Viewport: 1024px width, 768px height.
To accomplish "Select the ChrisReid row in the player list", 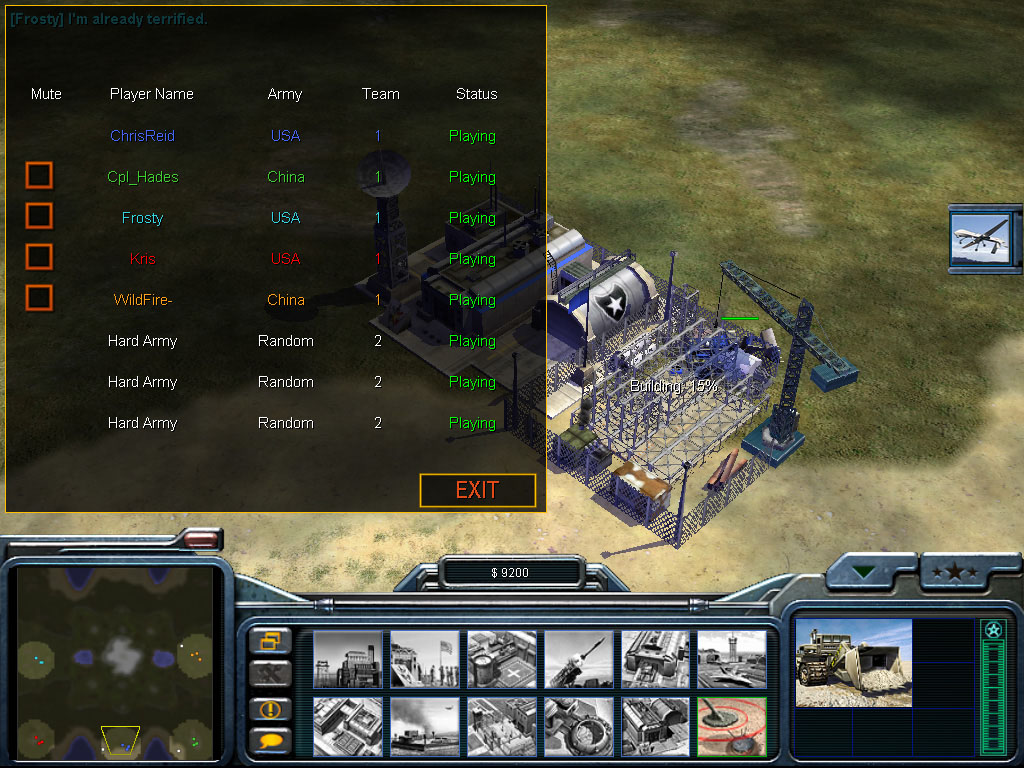I will [142, 136].
